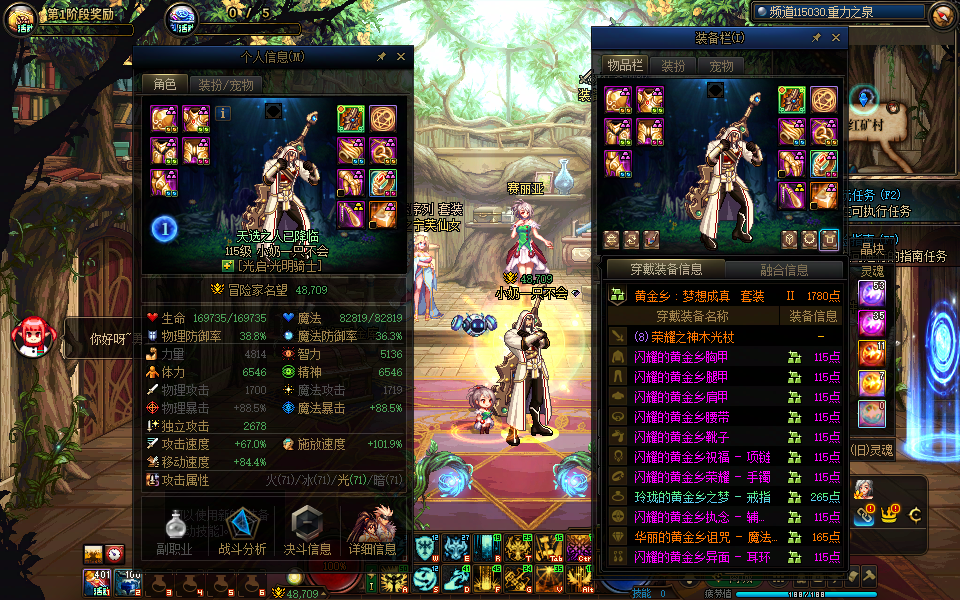Open 副职业 sub-profession panel
Image resolution: width=960 pixels, height=600 pixels.
coord(174,528)
